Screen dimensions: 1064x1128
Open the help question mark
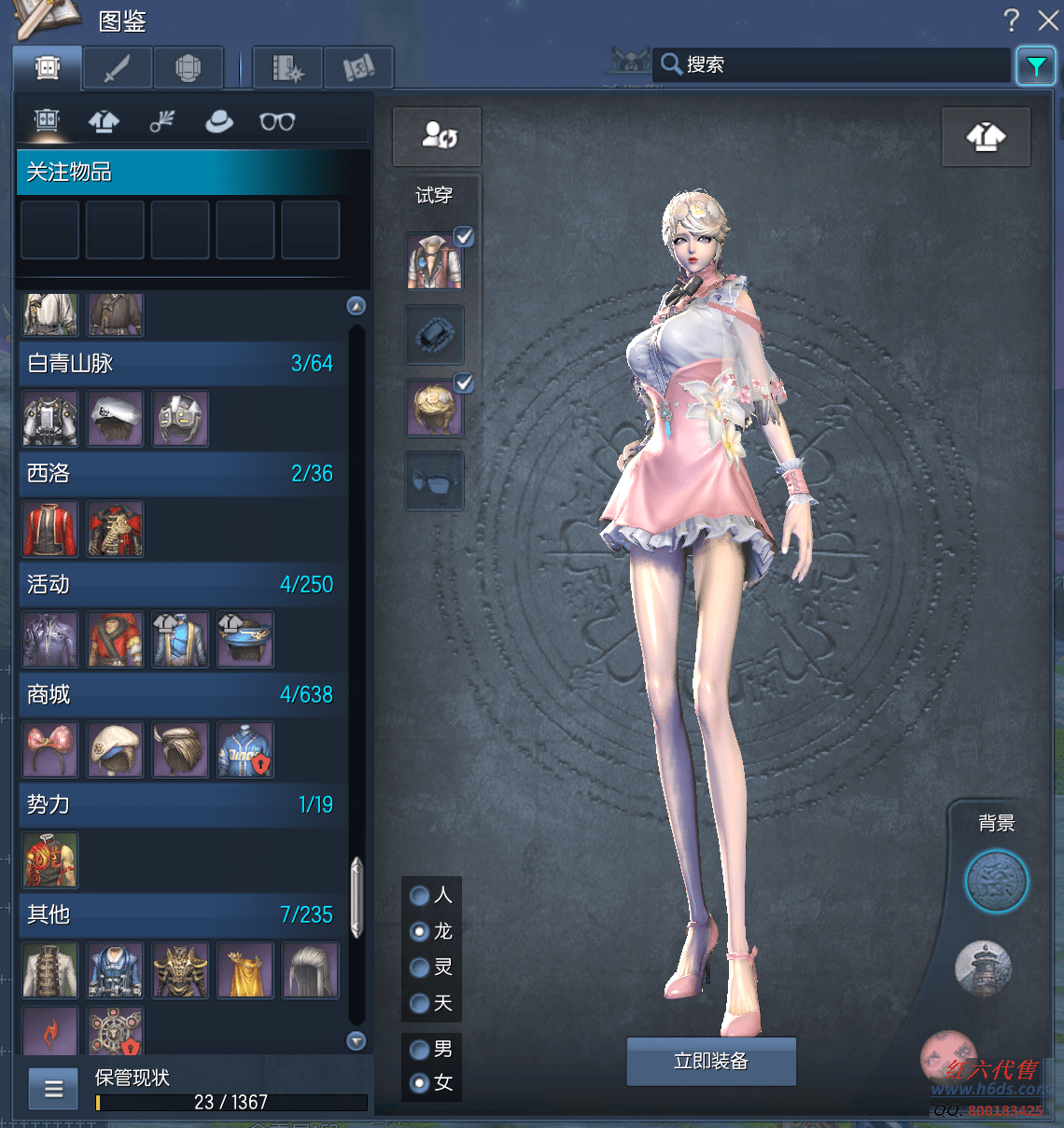[x=1011, y=20]
